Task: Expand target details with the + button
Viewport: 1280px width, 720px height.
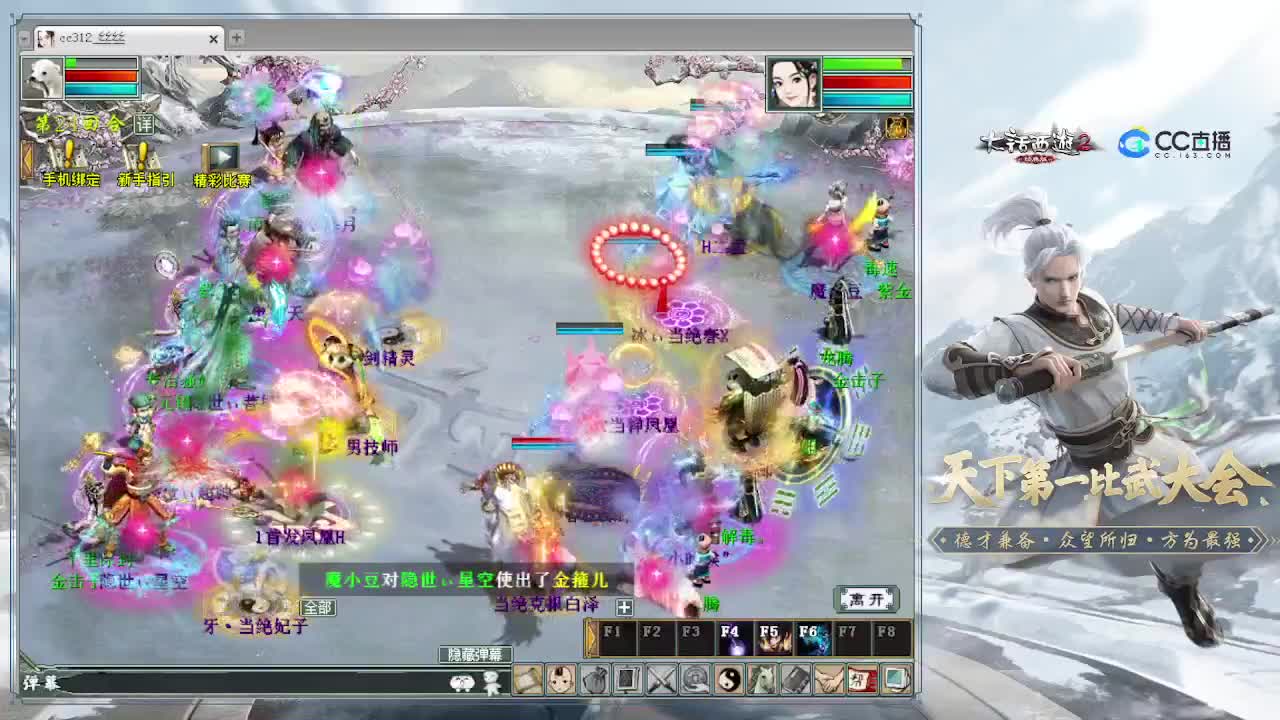Action: [x=624, y=606]
